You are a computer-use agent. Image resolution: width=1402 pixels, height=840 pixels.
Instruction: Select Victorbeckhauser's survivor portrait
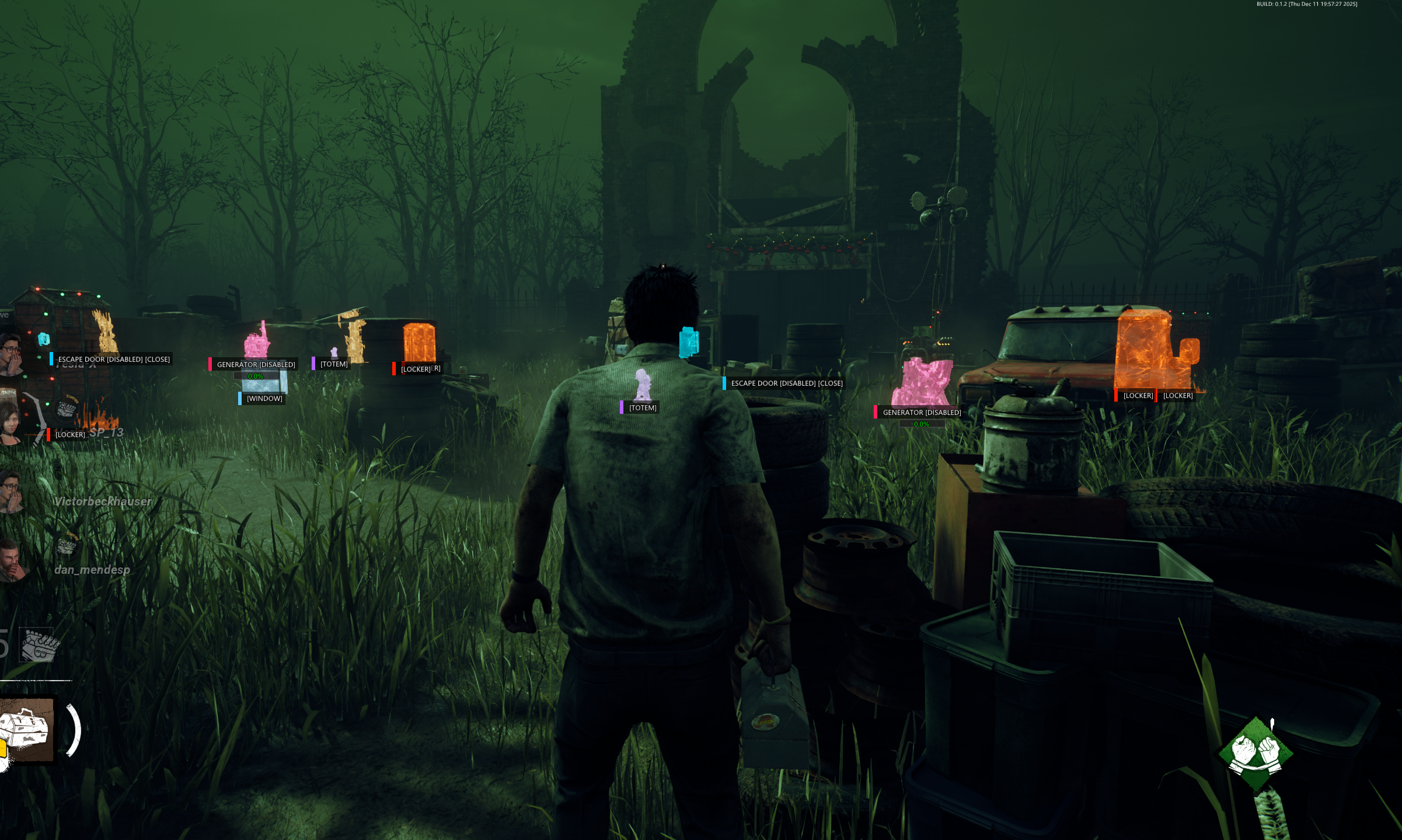coord(11,492)
